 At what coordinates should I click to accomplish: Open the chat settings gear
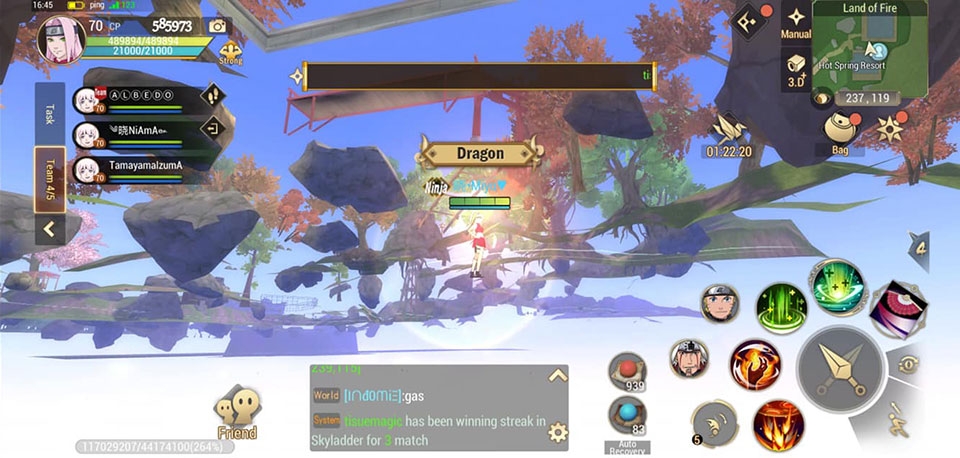coord(557,432)
